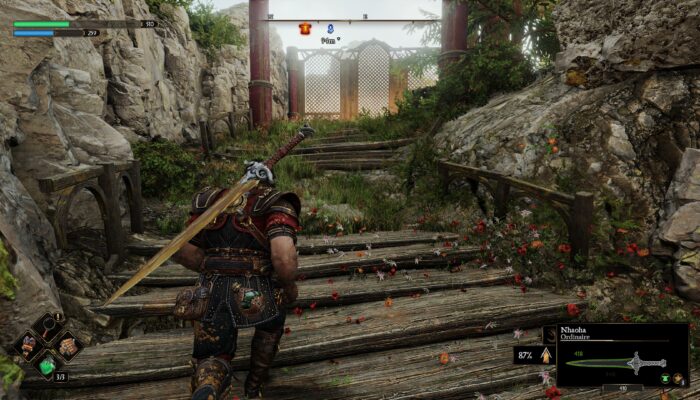Click the orange arrow icon beside 87%
The height and width of the screenshot is (400, 700).
pyautogui.click(x=545, y=354)
